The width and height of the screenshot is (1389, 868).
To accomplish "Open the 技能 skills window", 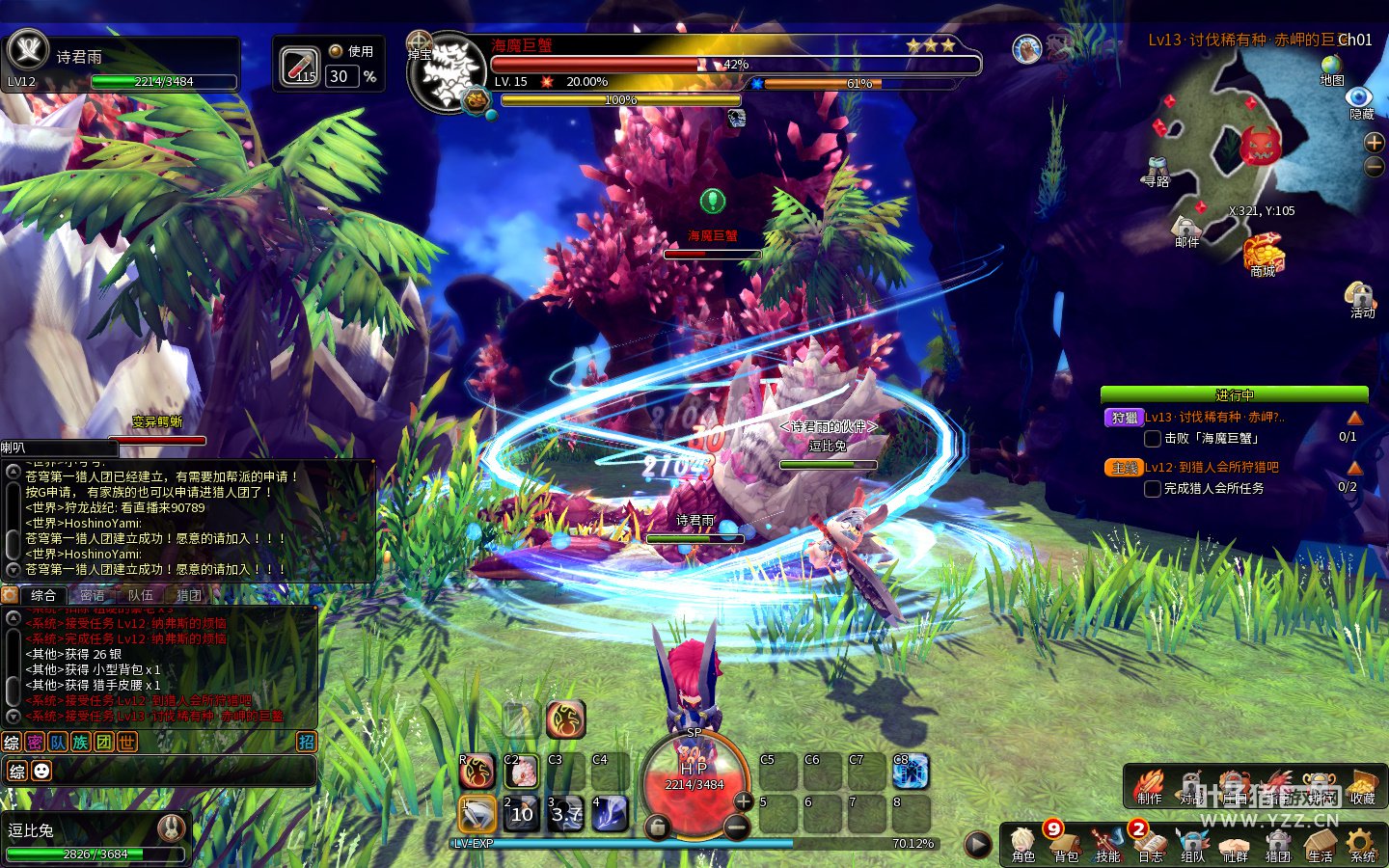I will click(1107, 843).
